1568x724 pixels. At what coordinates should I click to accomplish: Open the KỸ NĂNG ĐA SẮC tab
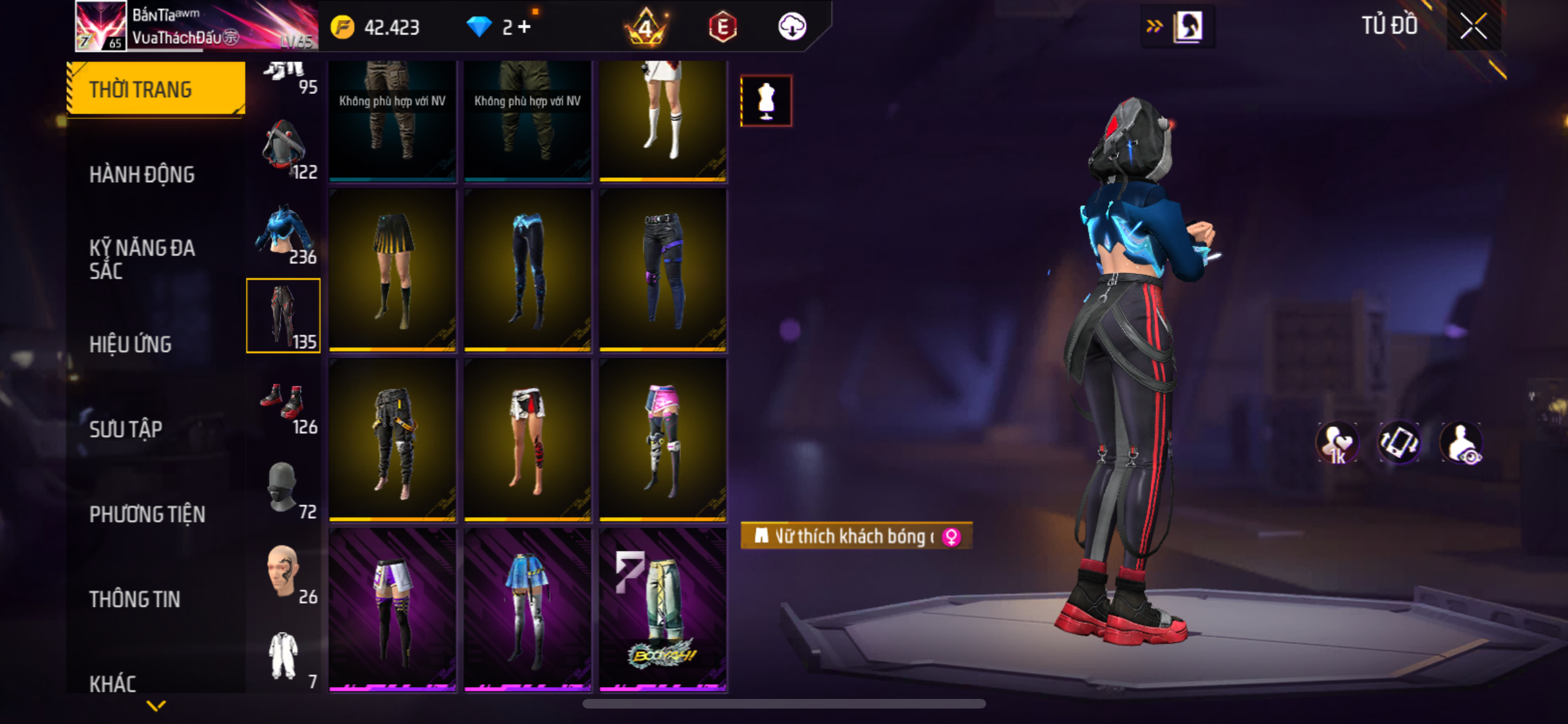pyautogui.click(x=142, y=259)
